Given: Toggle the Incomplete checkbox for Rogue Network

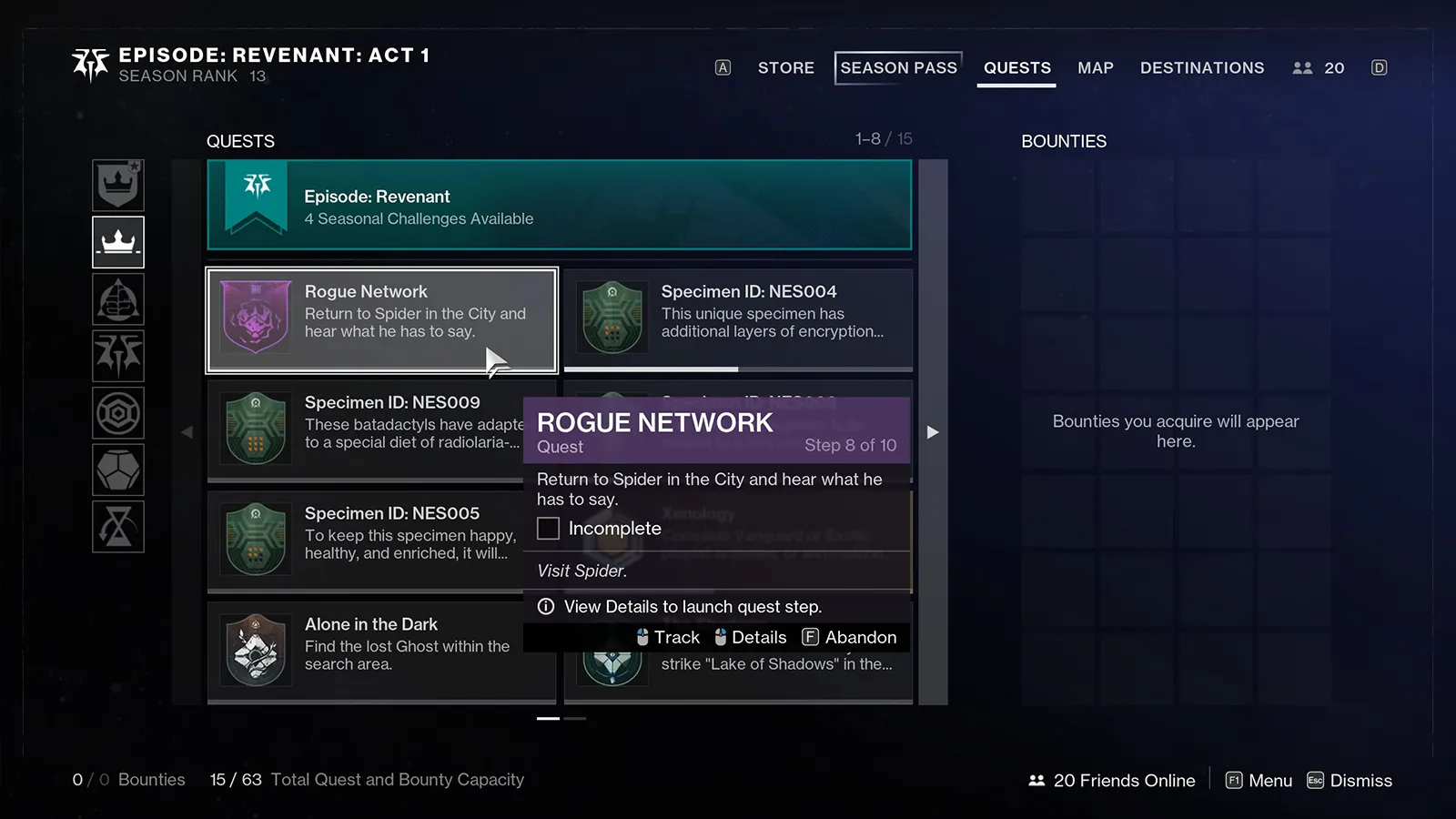Looking at the screenshot, I should click(x=548, y=528).
